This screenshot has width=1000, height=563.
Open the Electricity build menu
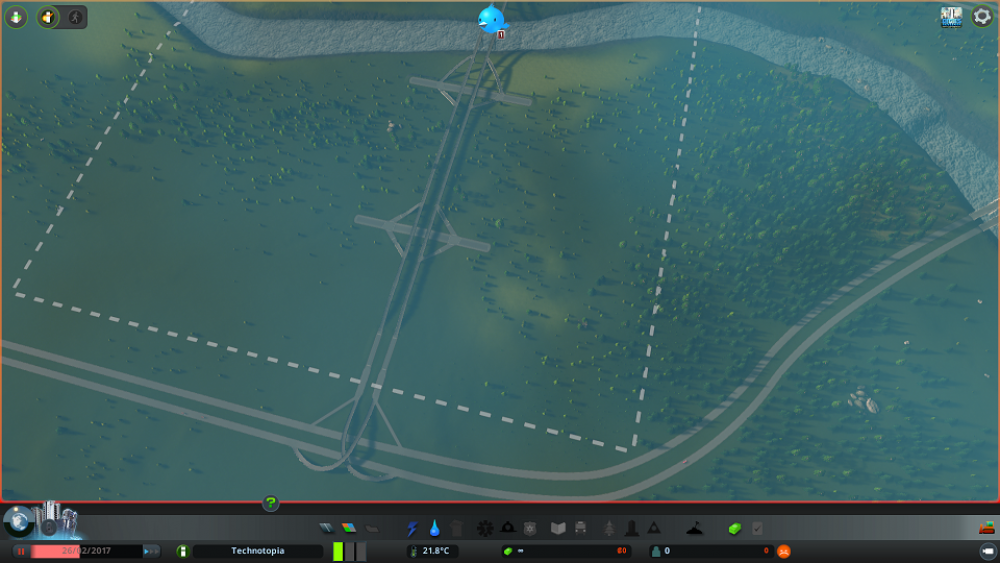[x=411, y=528]
